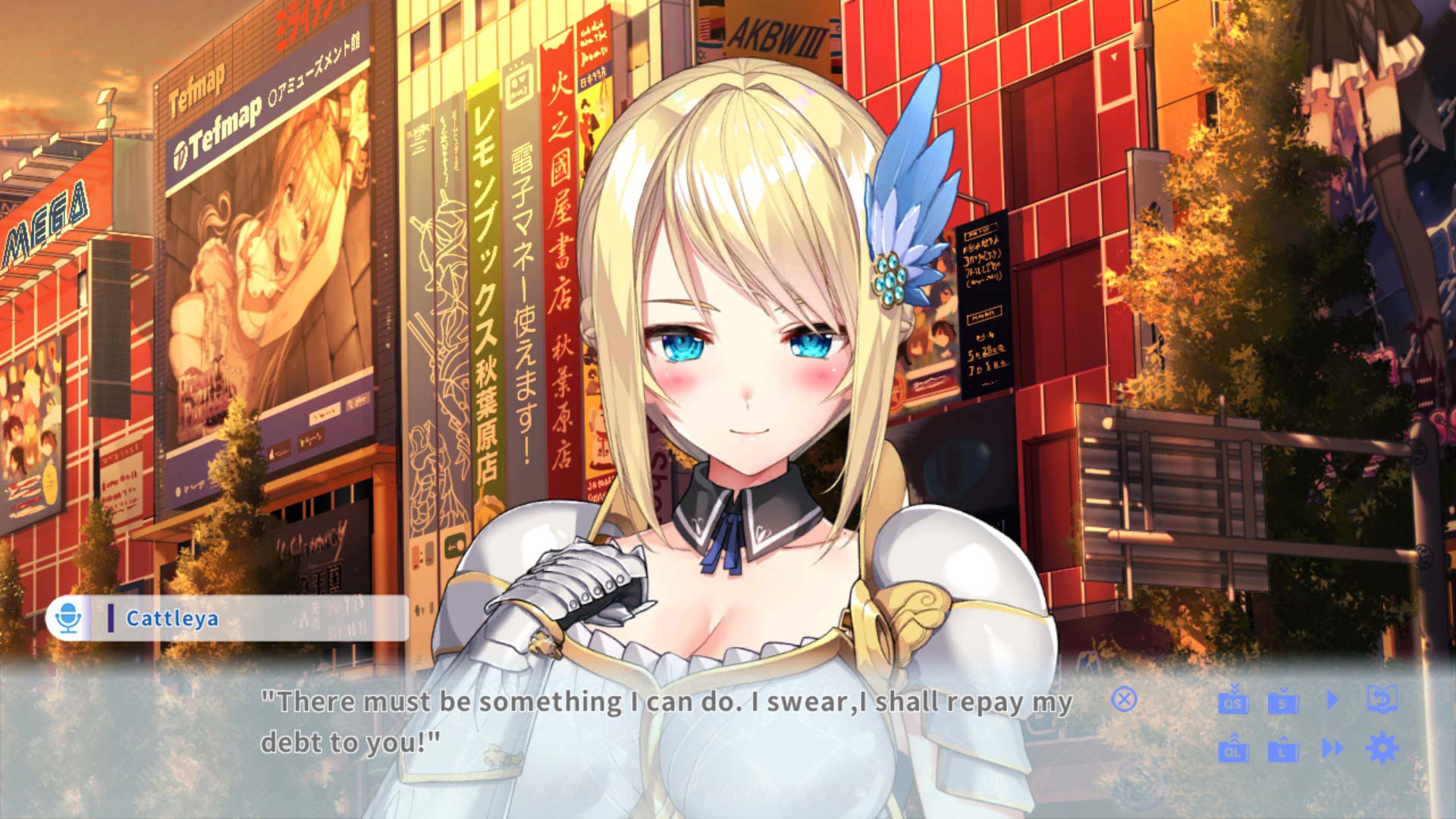Quick save using the QS folder icon
The image size is (1456, 819).
point(1233,700)
